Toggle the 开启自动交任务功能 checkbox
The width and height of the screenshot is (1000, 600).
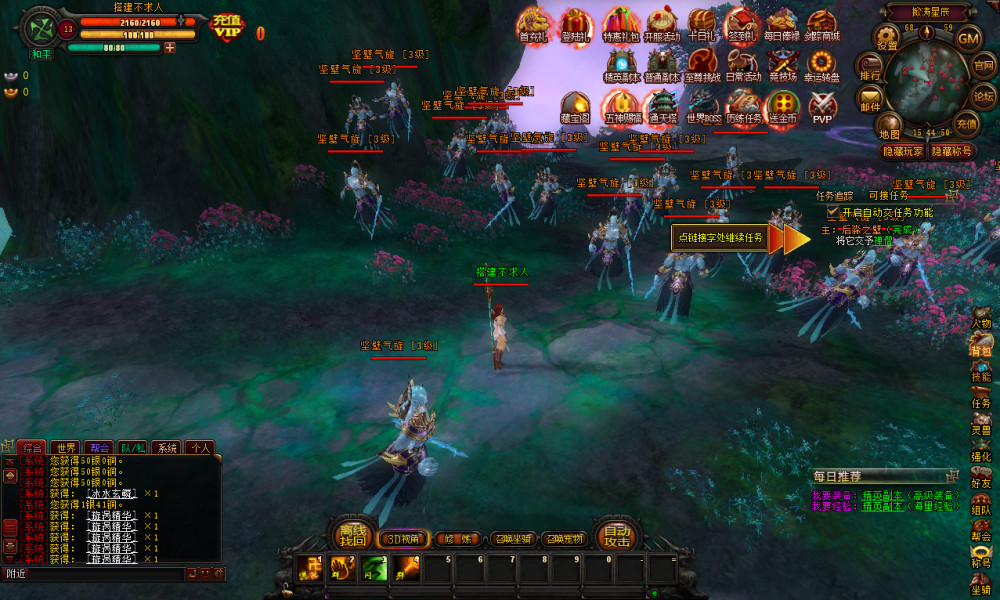pos(833,213)
